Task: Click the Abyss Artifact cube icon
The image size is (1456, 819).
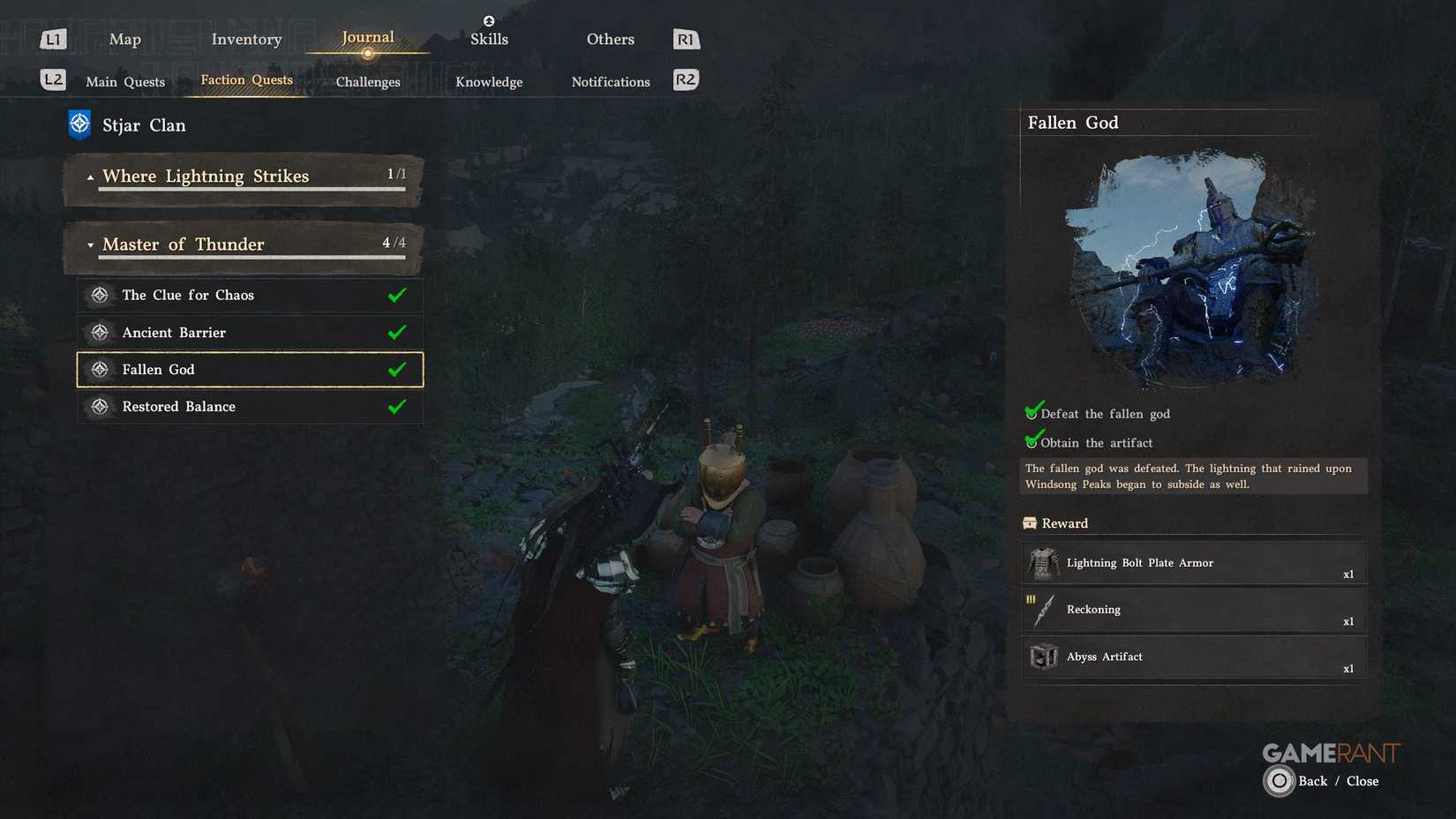Action: (1043, 657)
